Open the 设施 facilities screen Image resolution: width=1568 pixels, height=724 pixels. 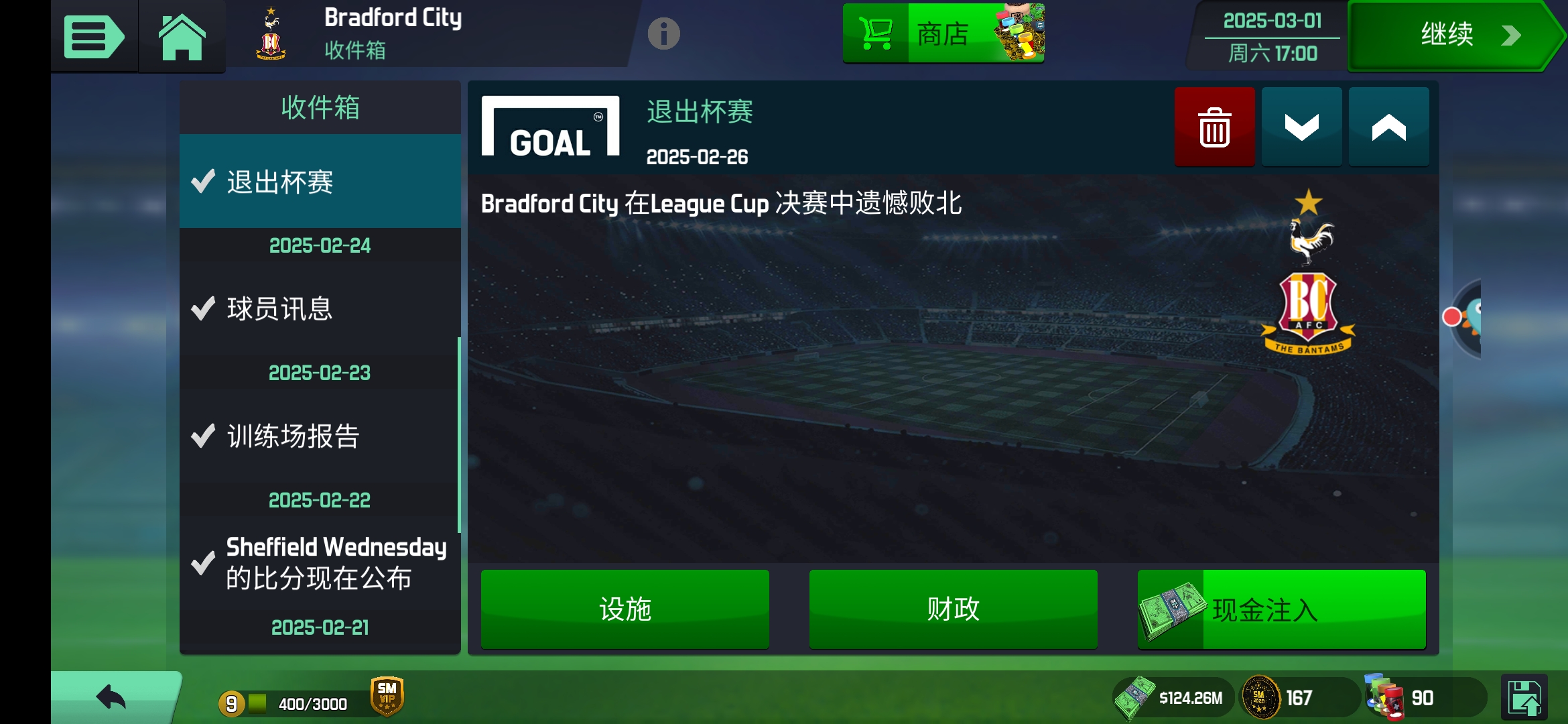625,609
